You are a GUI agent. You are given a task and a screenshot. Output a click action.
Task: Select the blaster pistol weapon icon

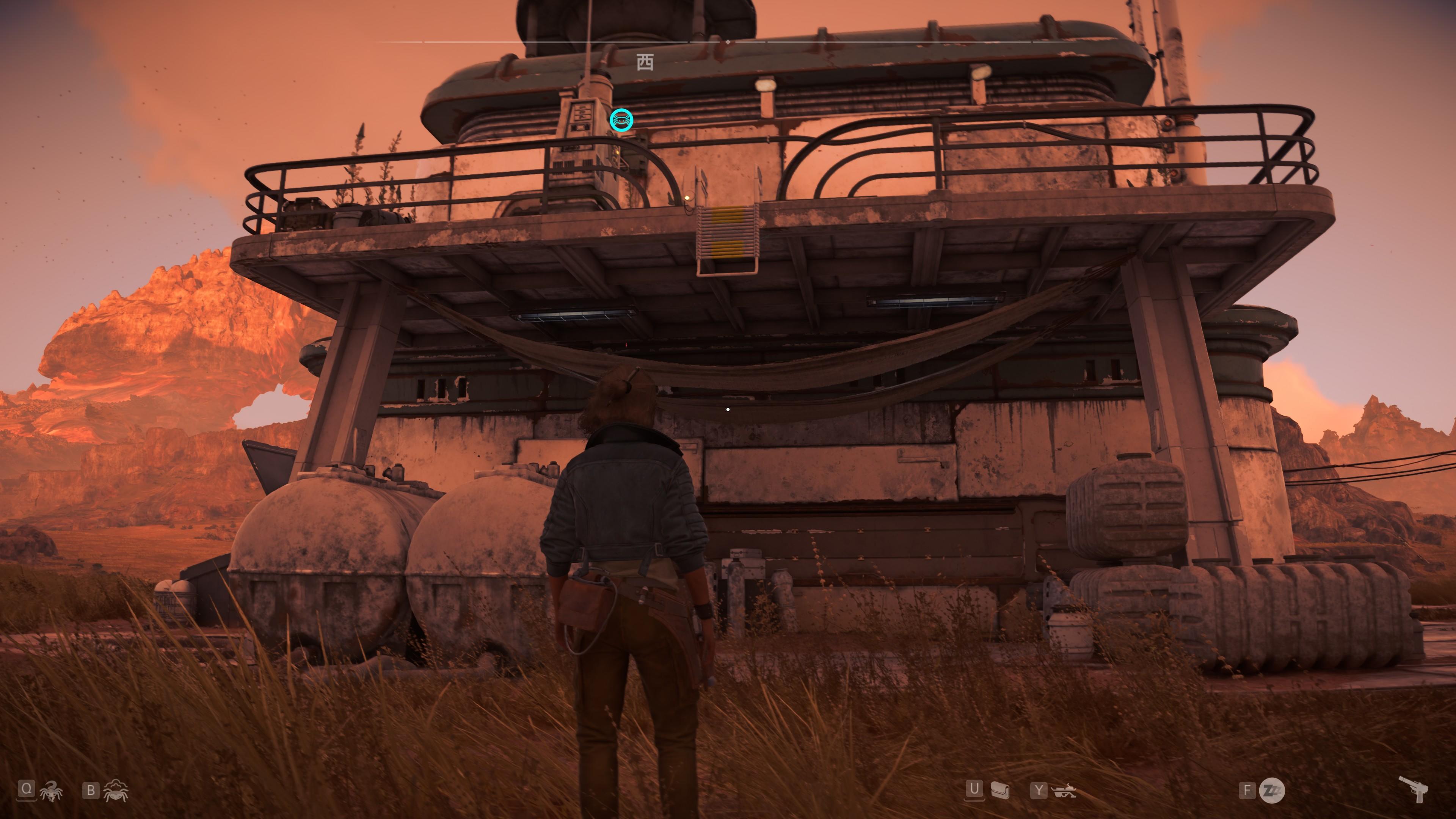tap(1414, 789)
